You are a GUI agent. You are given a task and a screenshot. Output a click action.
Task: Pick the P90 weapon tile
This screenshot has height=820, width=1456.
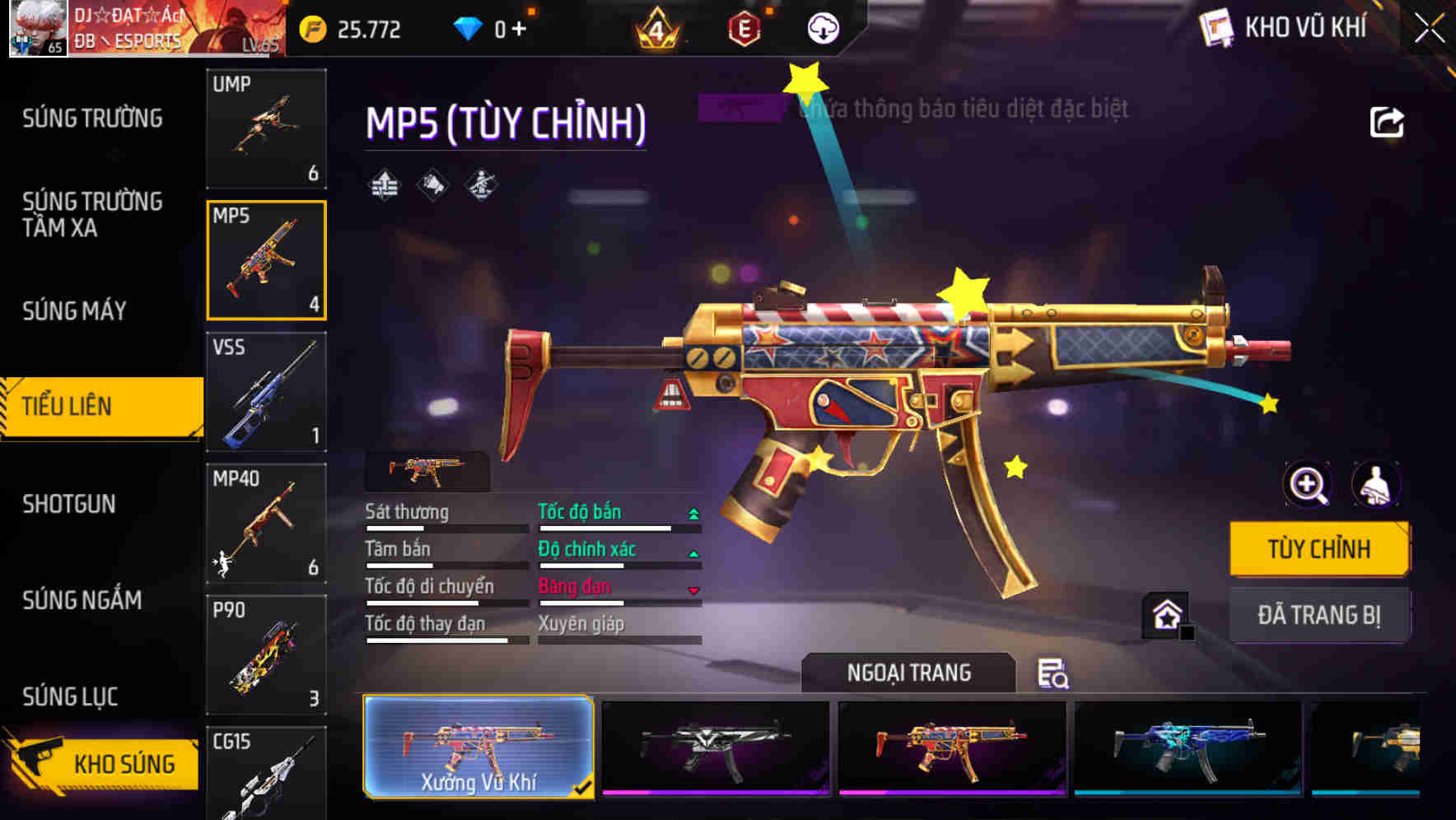pos(266,655)
